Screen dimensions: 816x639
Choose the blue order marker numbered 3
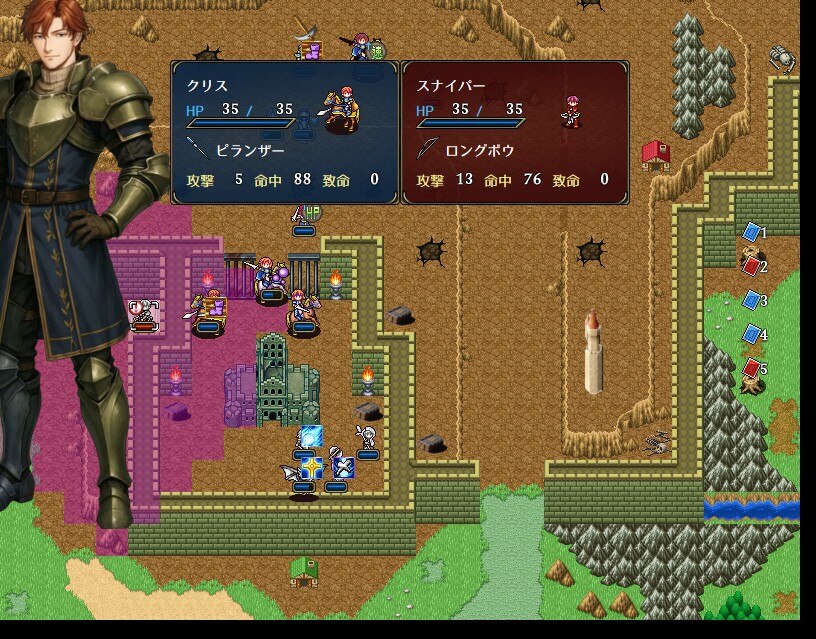[x=752, y=300]
